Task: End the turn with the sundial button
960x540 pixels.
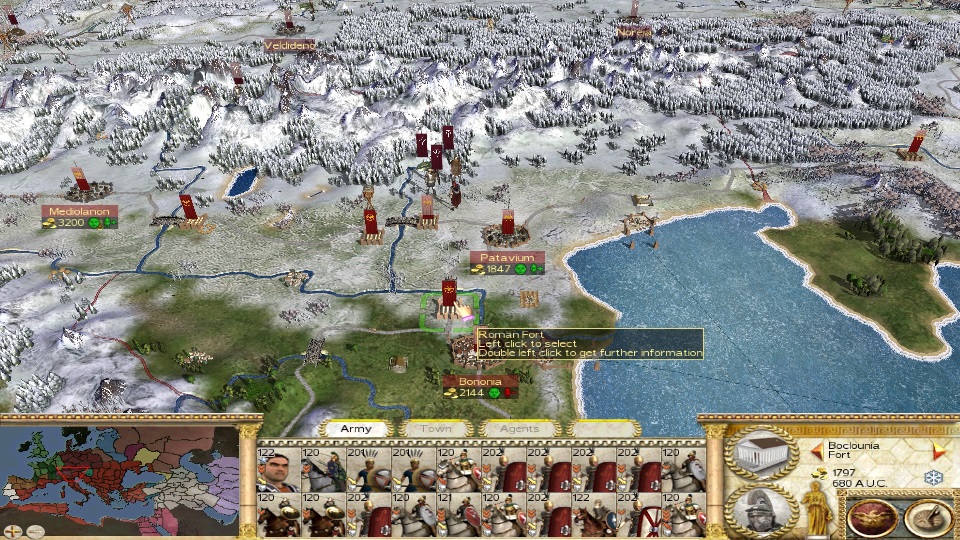Action: tap(927, 517)
